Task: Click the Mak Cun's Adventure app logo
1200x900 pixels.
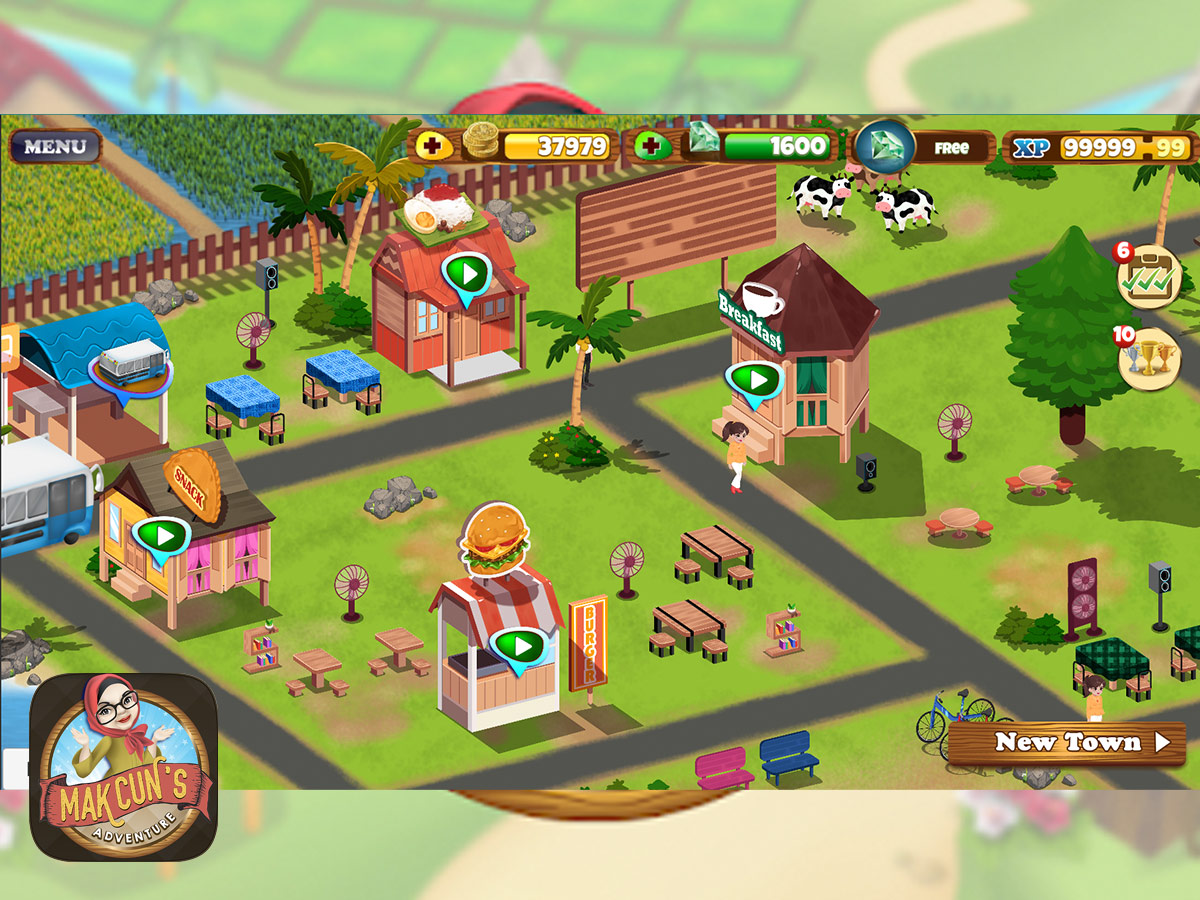Action: pos(123,767)
